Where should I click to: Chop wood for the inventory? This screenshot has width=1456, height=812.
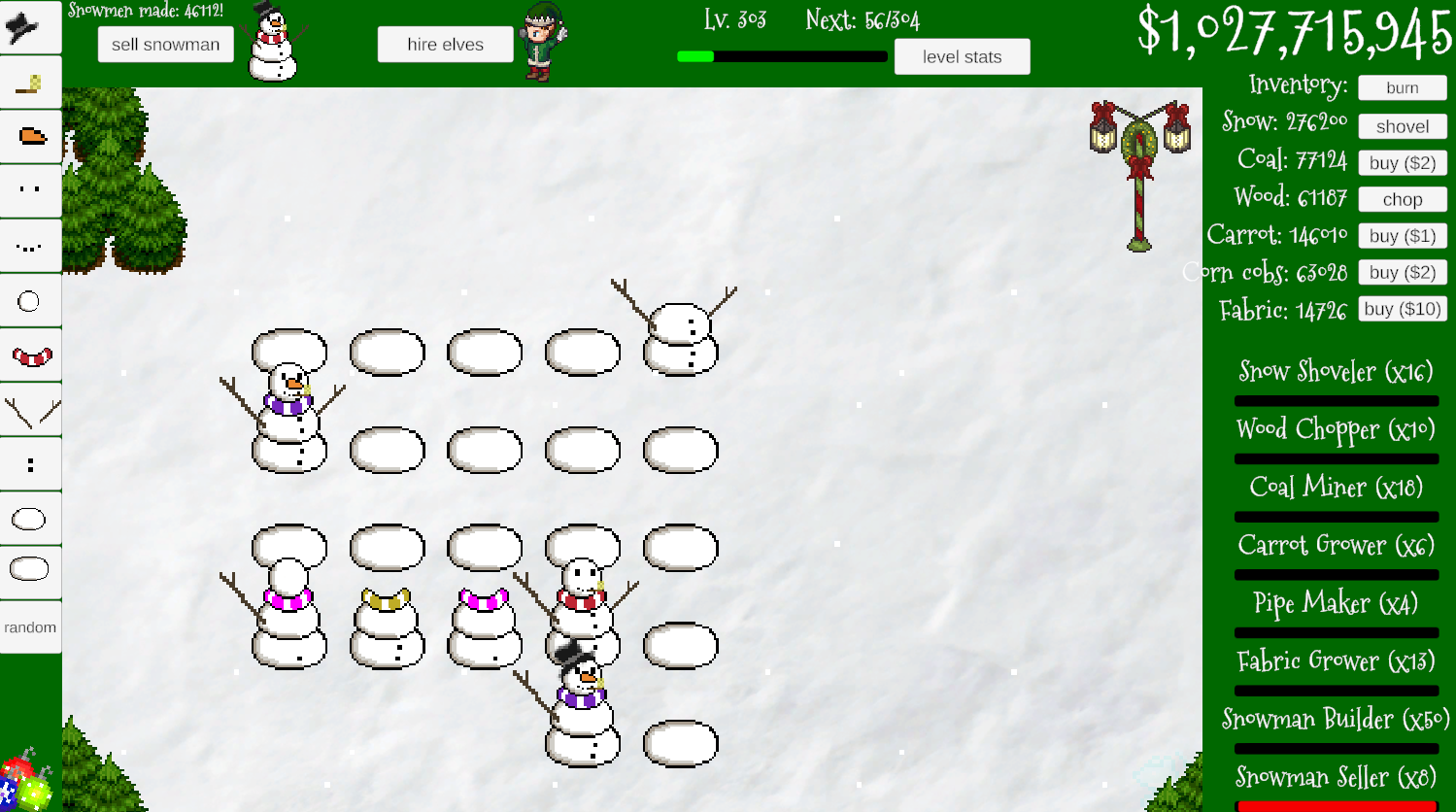coord(1402,199)
